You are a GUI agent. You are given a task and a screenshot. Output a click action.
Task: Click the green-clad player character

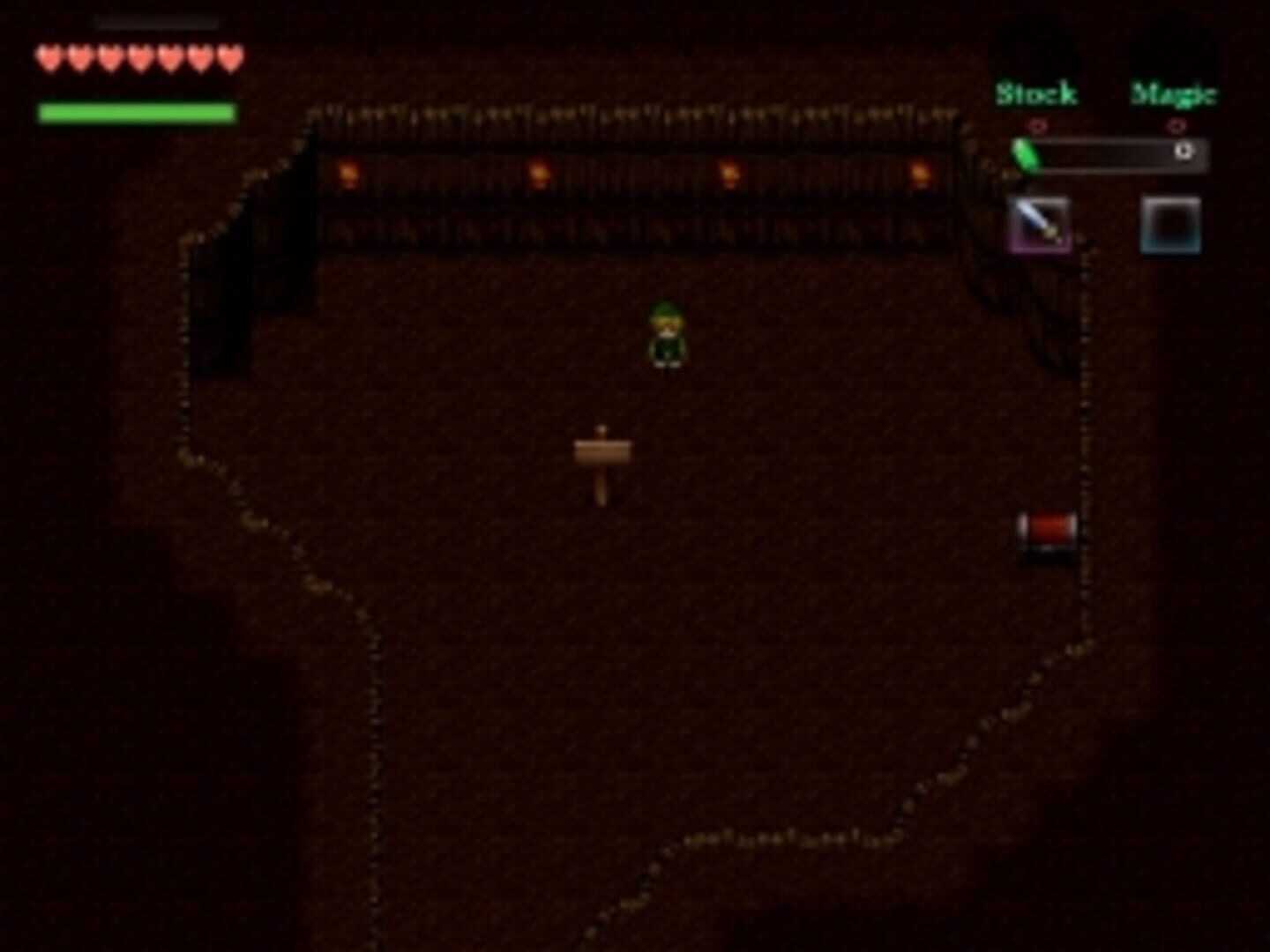(x=669, y=335)
